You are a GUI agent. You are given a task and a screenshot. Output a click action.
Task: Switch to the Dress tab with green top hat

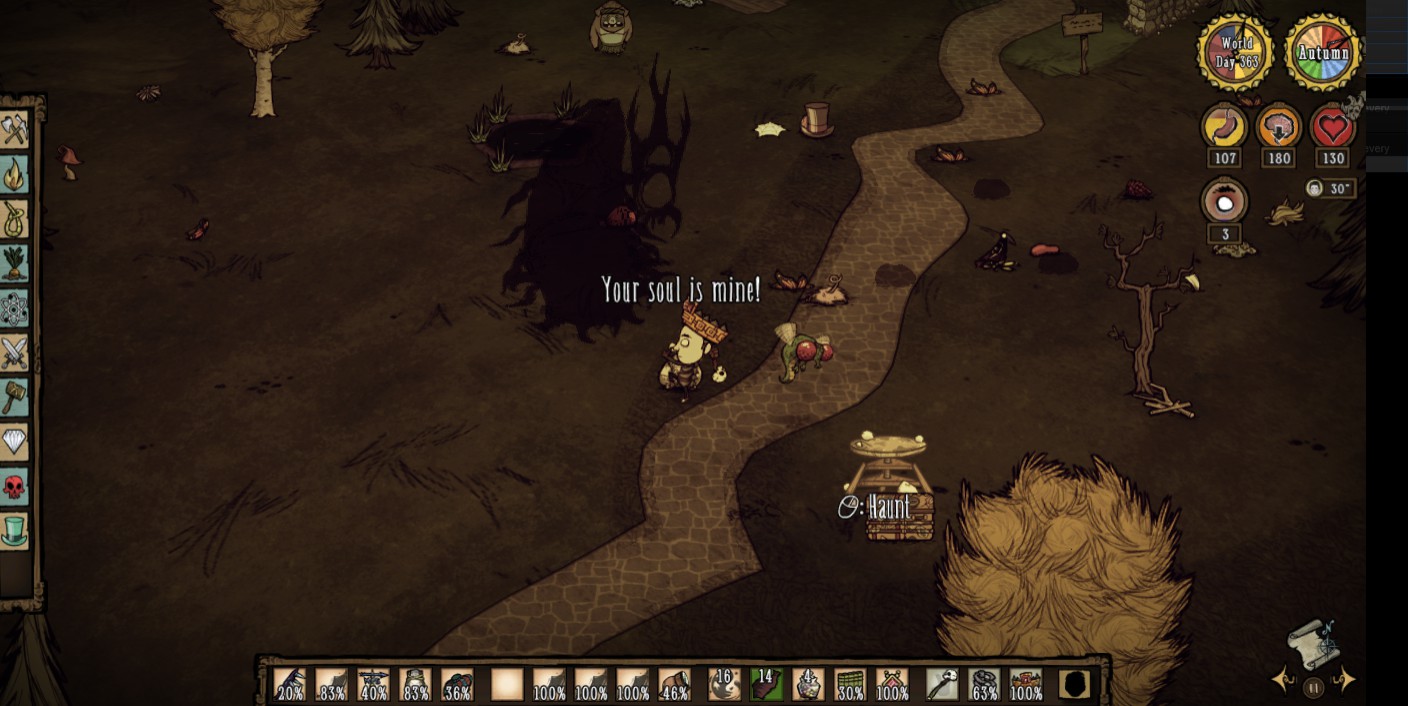click(x=15, y=531)
